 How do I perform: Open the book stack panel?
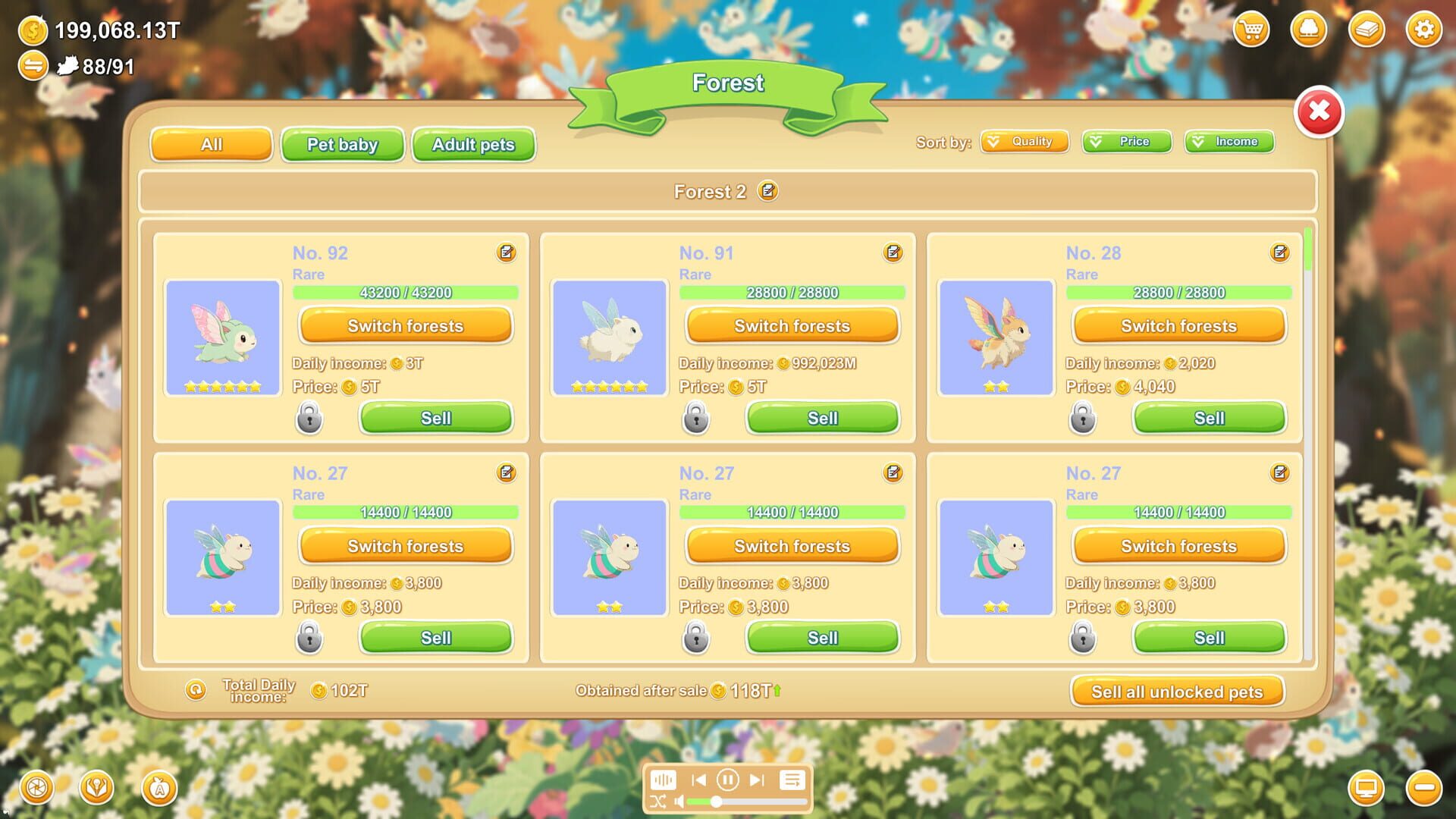point(1366,30)
